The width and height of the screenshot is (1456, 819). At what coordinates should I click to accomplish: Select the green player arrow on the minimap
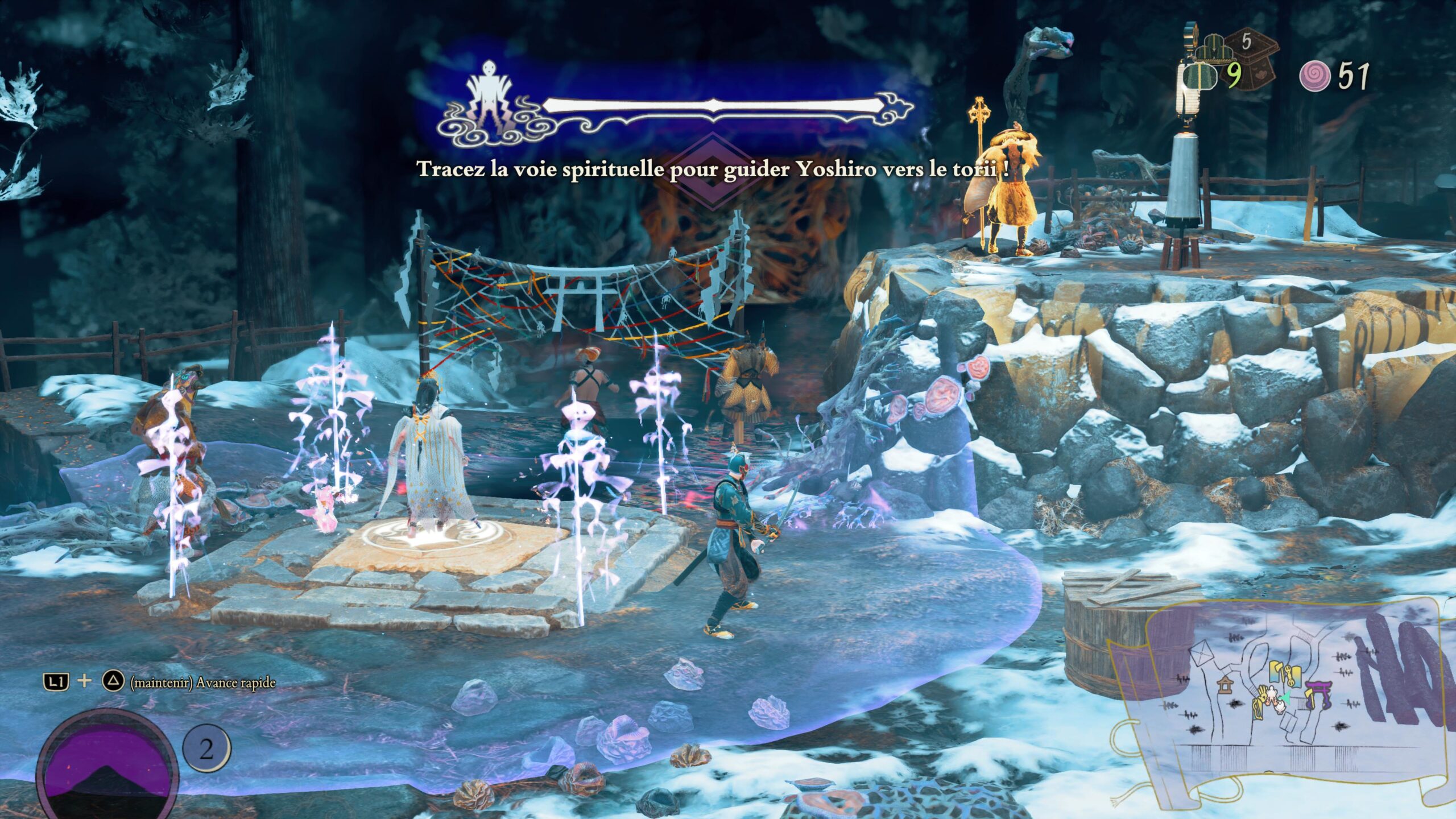(x=1286, y=696)
